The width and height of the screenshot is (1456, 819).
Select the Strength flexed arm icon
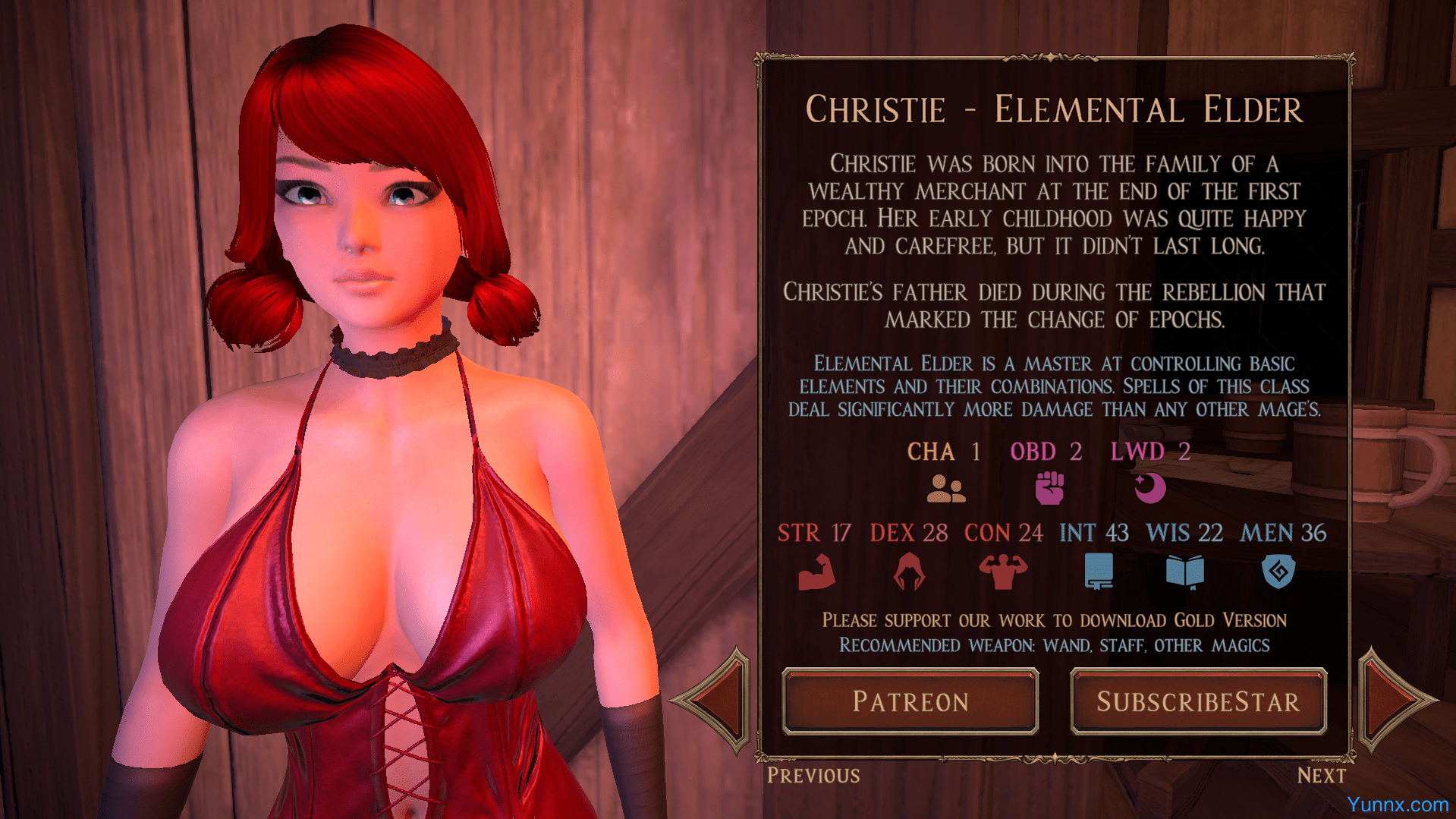click(x=816, y=572)
